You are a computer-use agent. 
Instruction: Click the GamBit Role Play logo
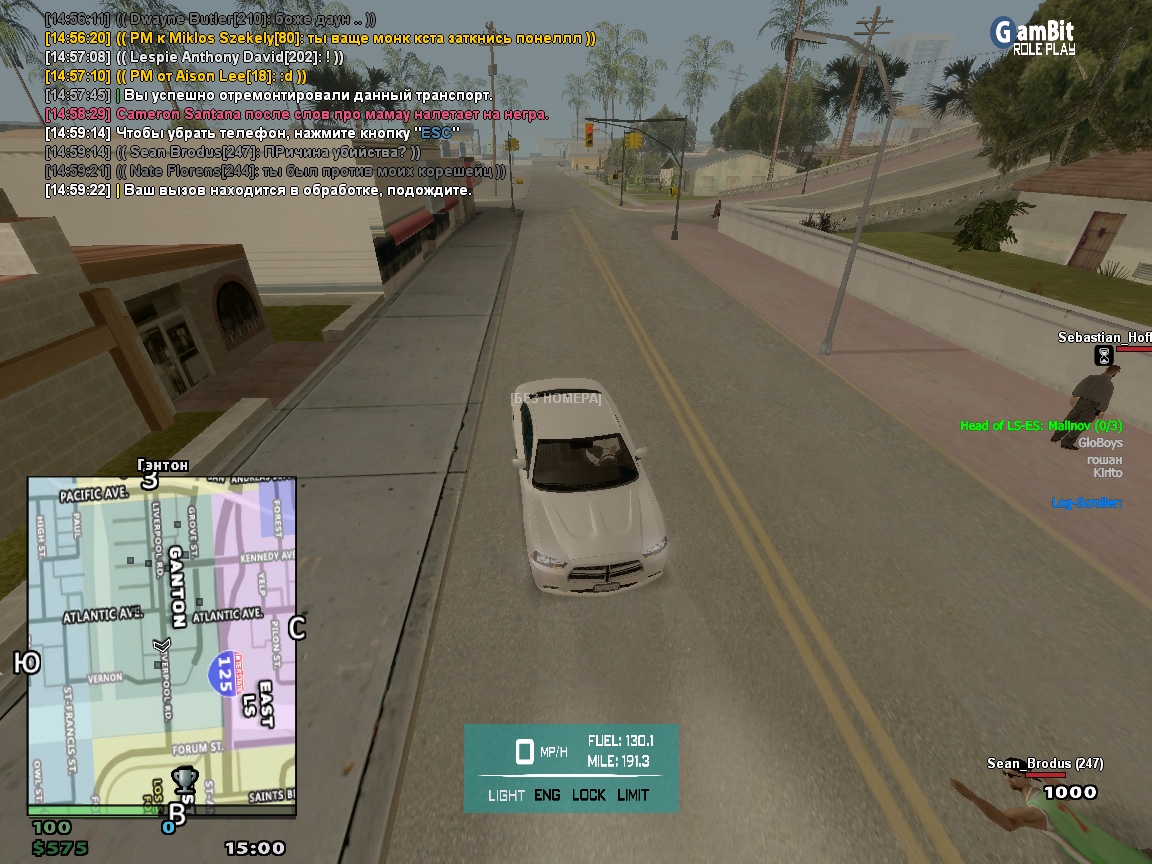point(1032,35)
